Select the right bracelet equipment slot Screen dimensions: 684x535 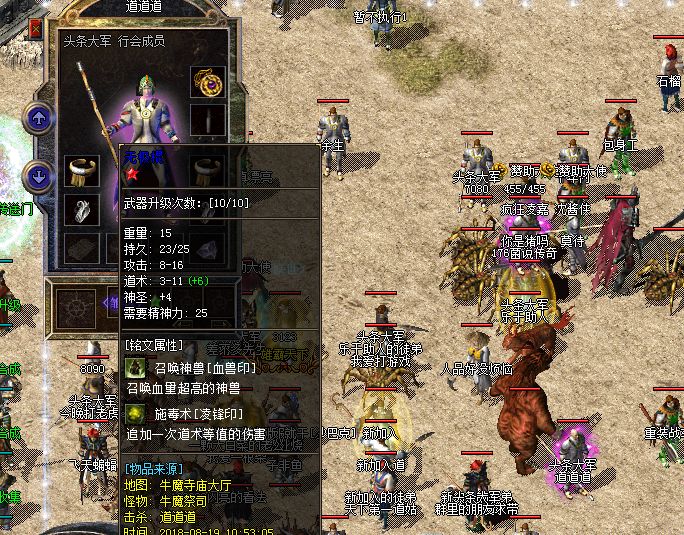[x=208, y=170]
